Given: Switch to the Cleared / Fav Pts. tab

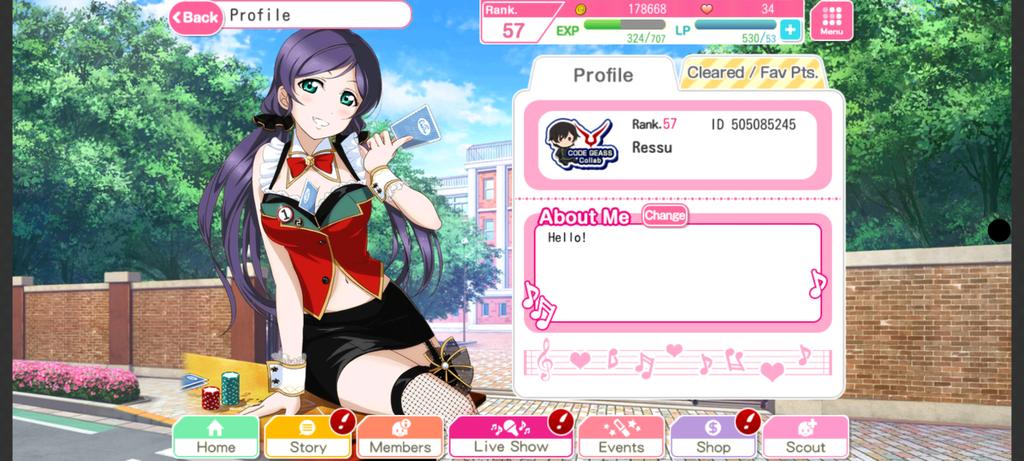Looking at the screenshot, I should pos(752,73).
